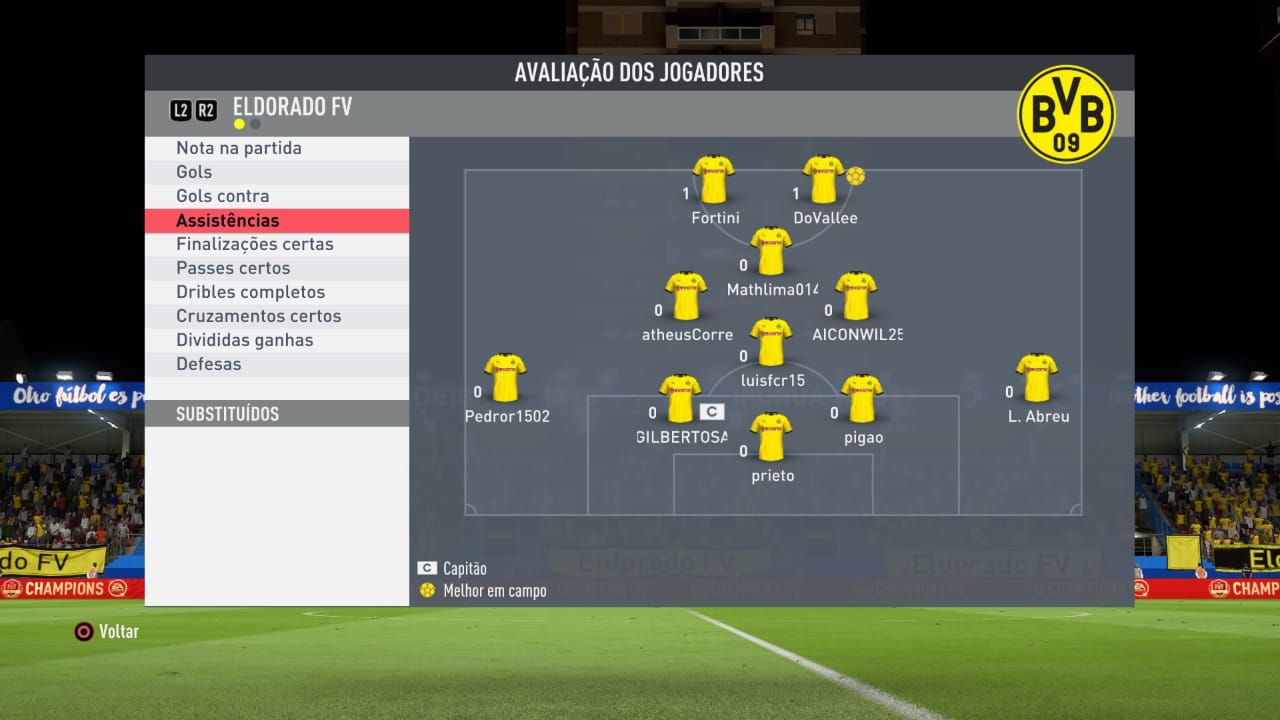Click the Voltar back option
1280x720 pixels.
(x=107, y=632)
